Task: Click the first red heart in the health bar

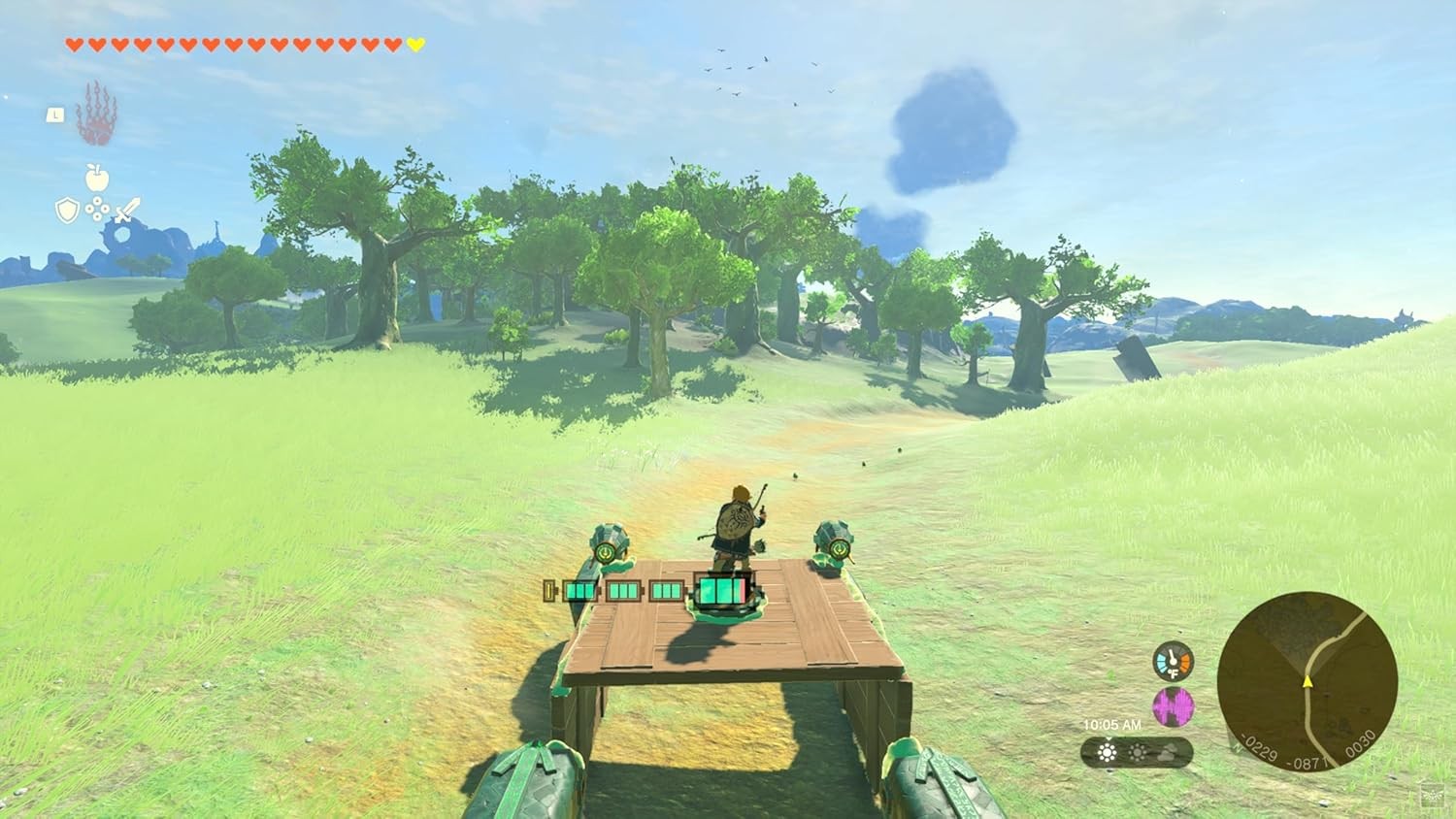Action: pos(73,43)
